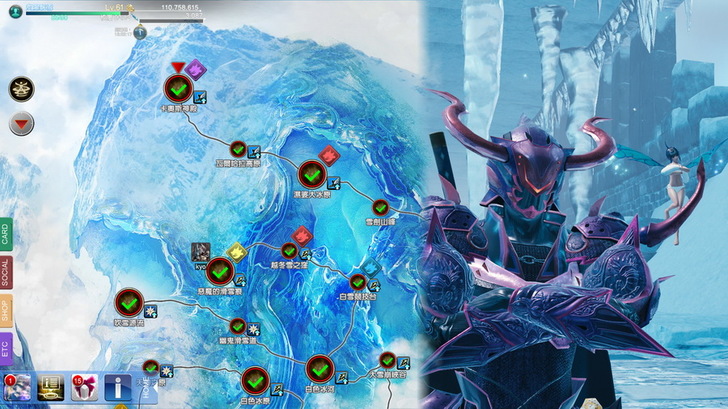
Task: Open the list menu icon in bottom bar
Action: pos(49,385)
